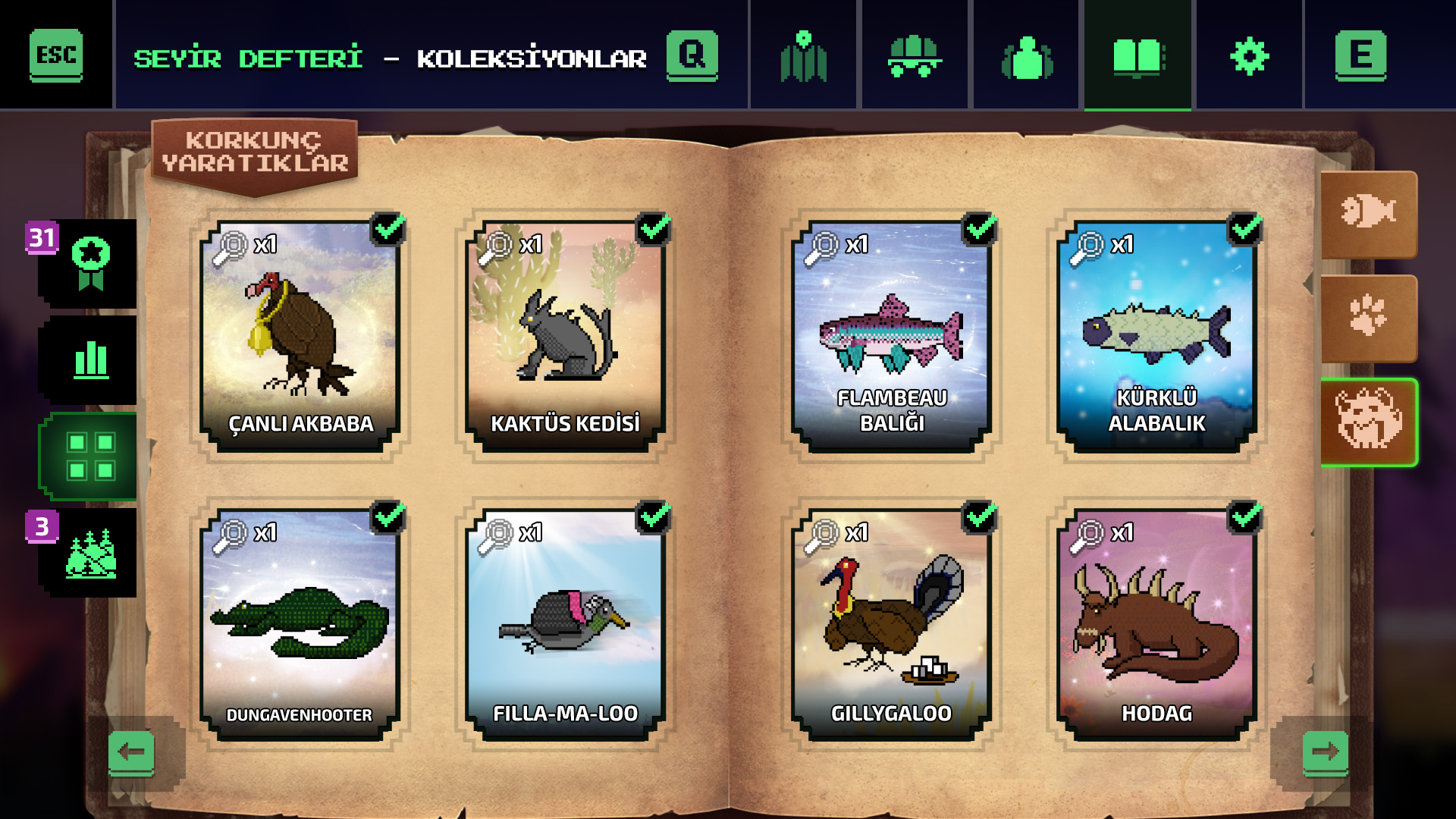The image size is (1456, 819).
Task: Open the map icon in the top bar
Action: [804, 55]
